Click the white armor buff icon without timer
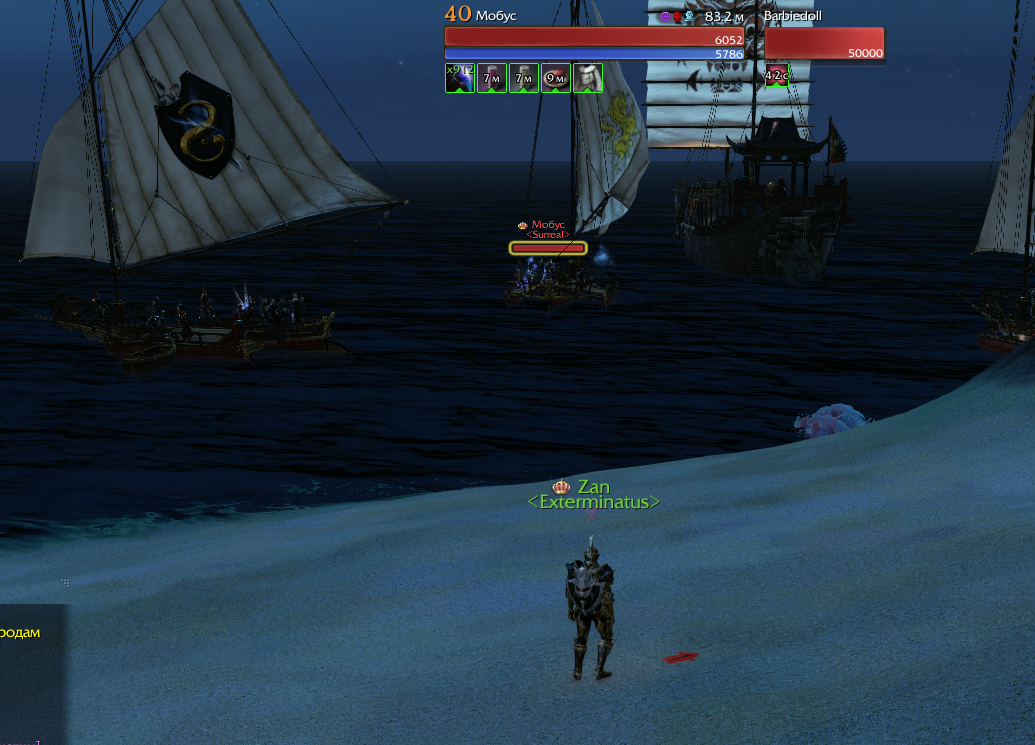The image size is (1035, 745). point(588,78)
